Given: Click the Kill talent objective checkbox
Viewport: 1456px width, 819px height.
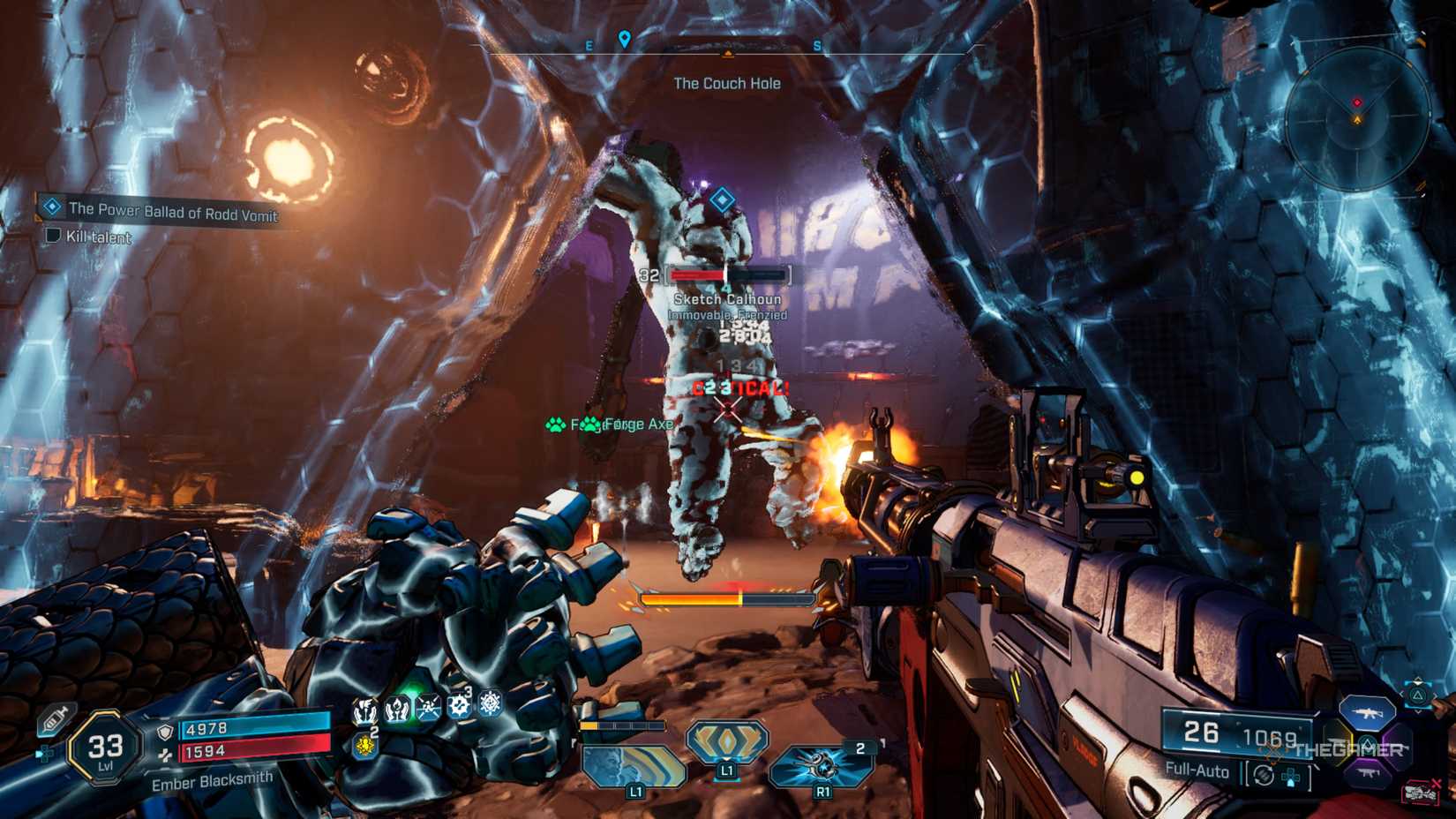Looking at the screenshot, I should (53, 235).
